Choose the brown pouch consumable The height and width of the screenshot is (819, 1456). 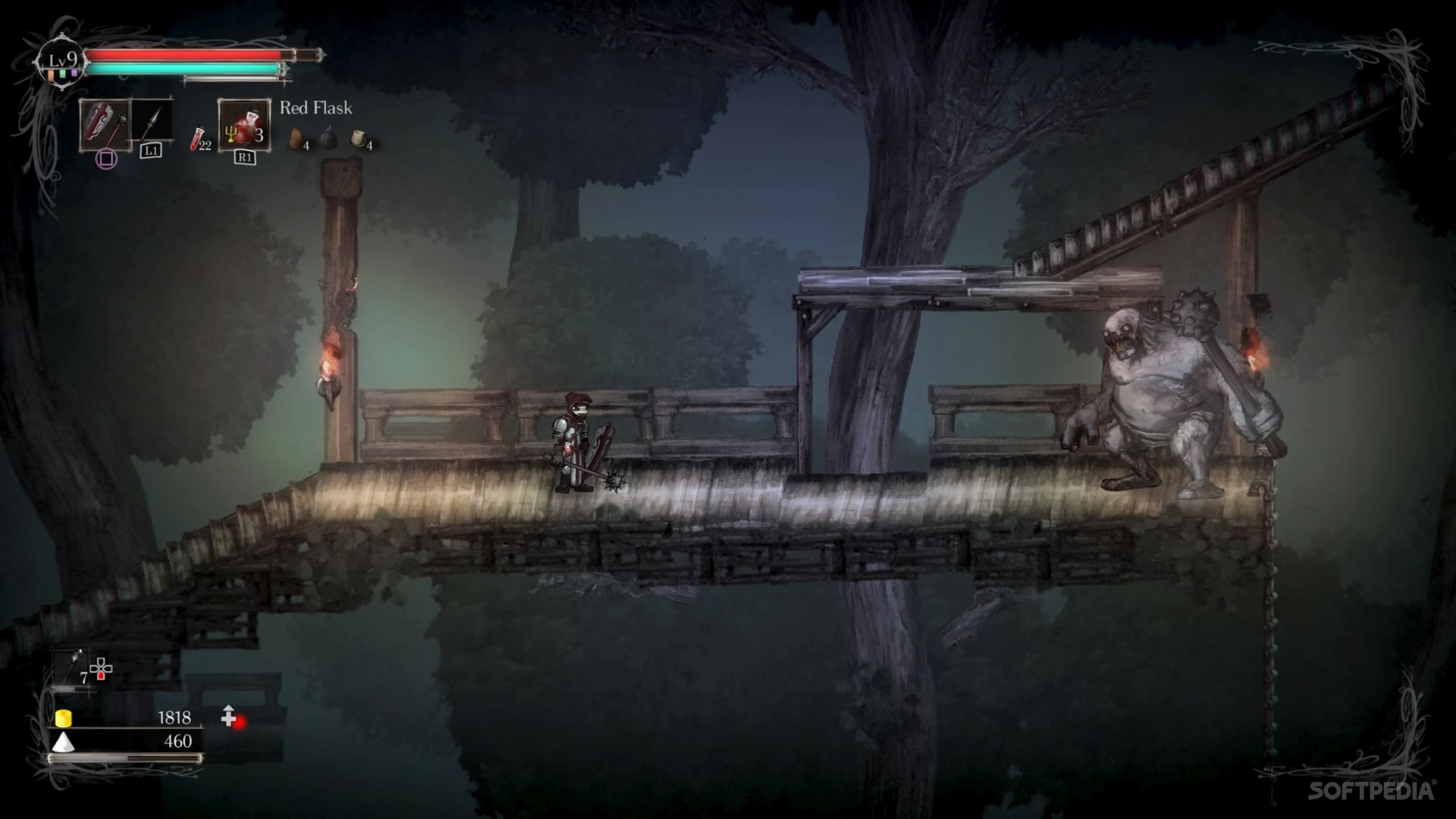[x=297, y=139]
